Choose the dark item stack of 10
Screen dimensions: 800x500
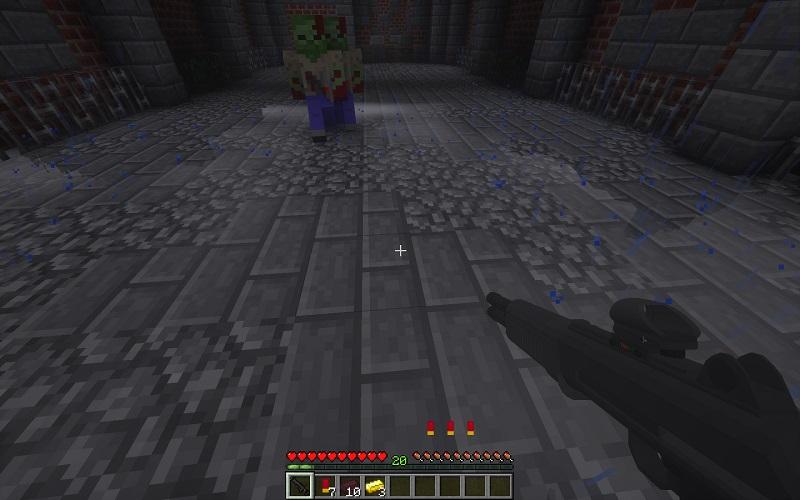[x=350, y=487]
